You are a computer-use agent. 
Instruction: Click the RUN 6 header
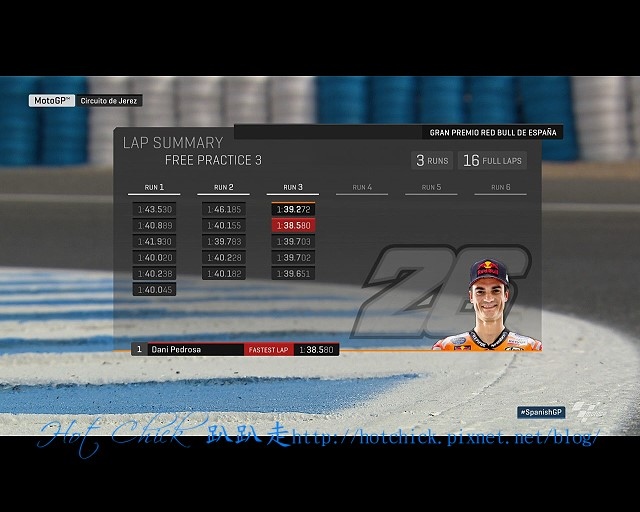500,187
